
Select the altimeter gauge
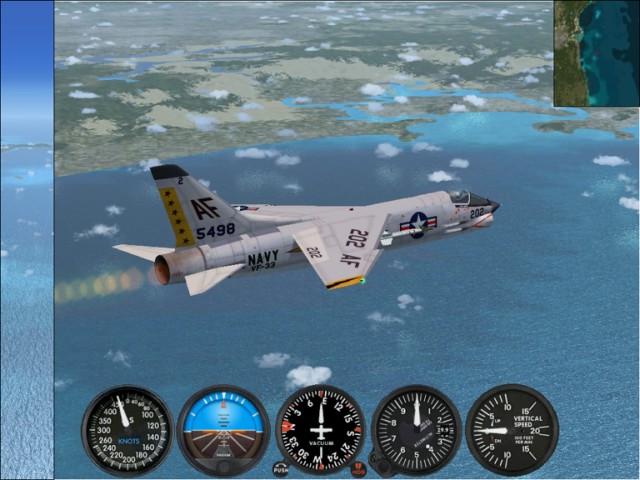(x=416, y=430)
